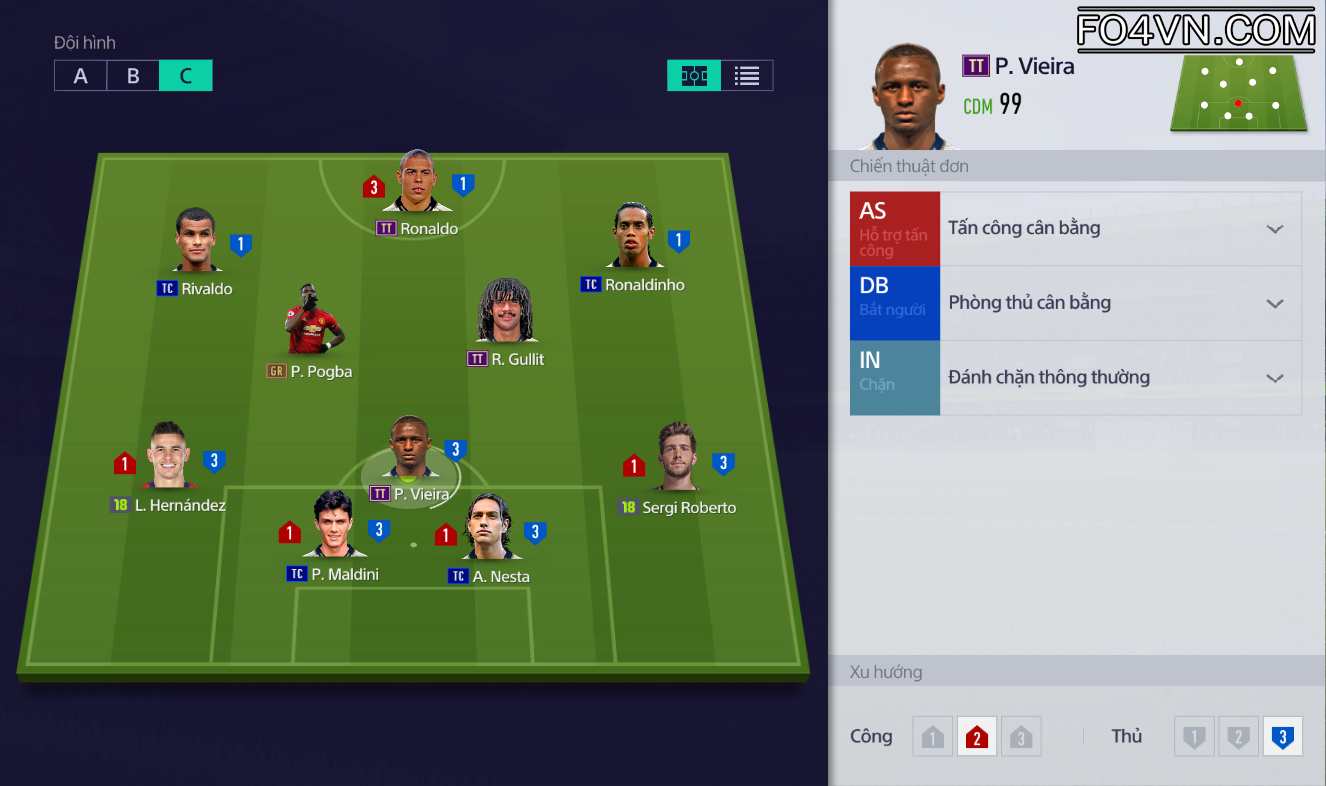This screenshot has width=1326, height=786.
Task: Set attack tendency to level 3
Action: (1021, 737)
